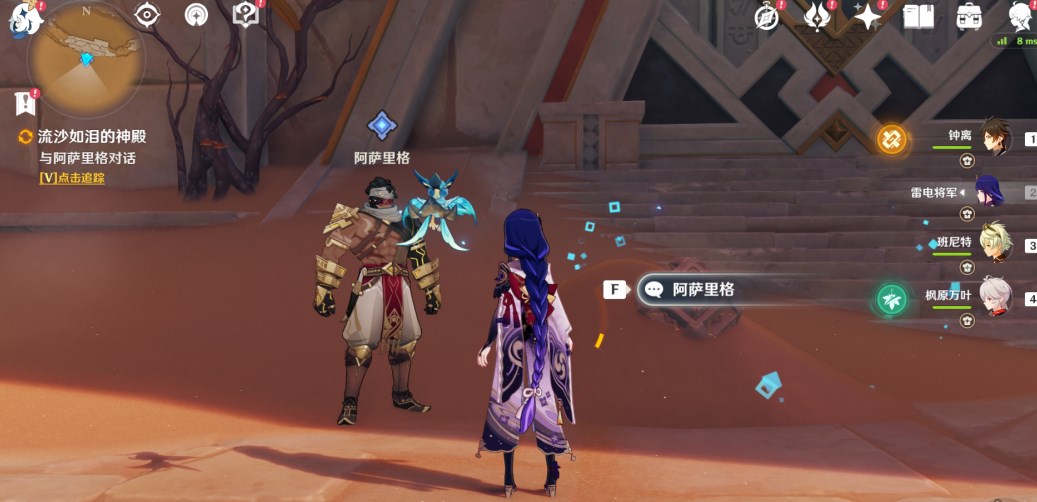Open the tutorial book with question mark
The height and width of the screenshot is (502, 1037).
tap(245, 14)
